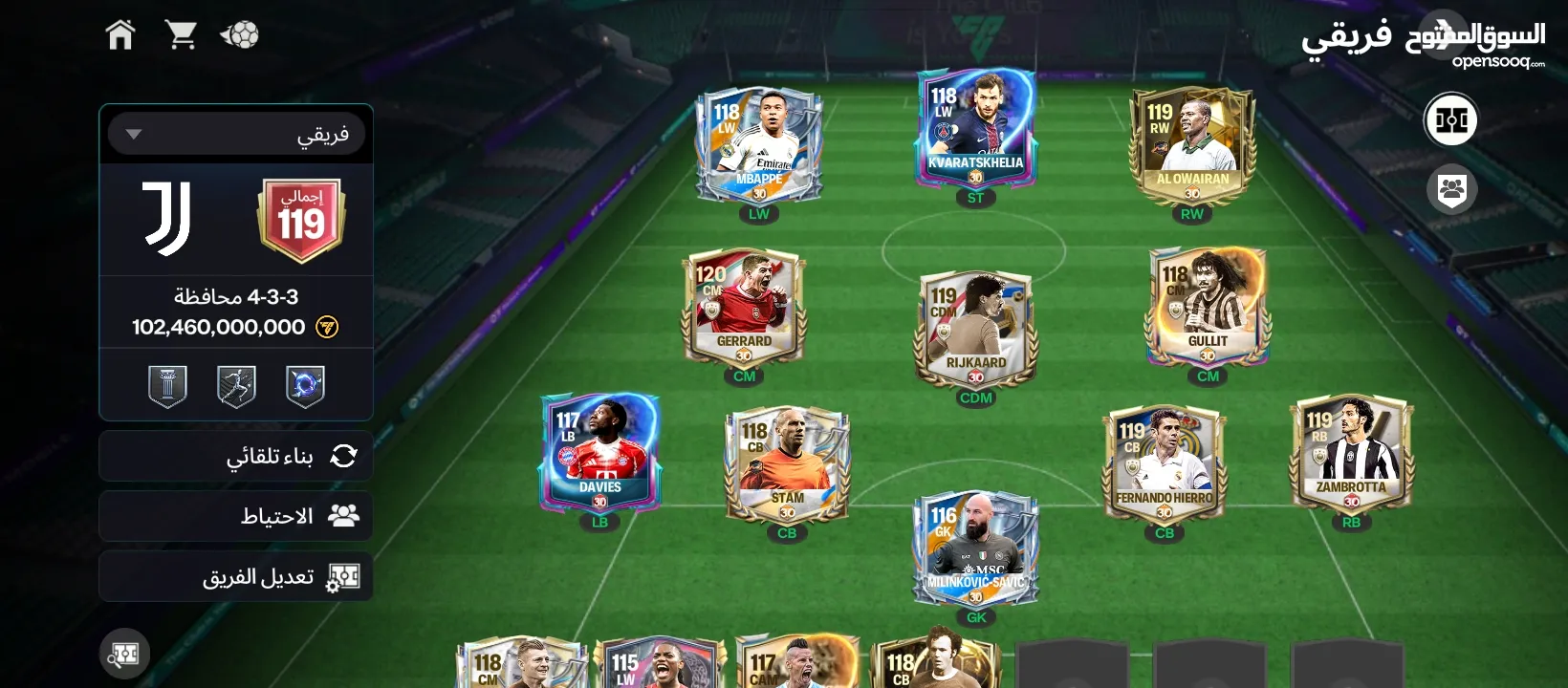The image size is (1568, 688).
Task: Select the Gullit CM player card
Action: pyautogui.click(x=1208, y=308)
